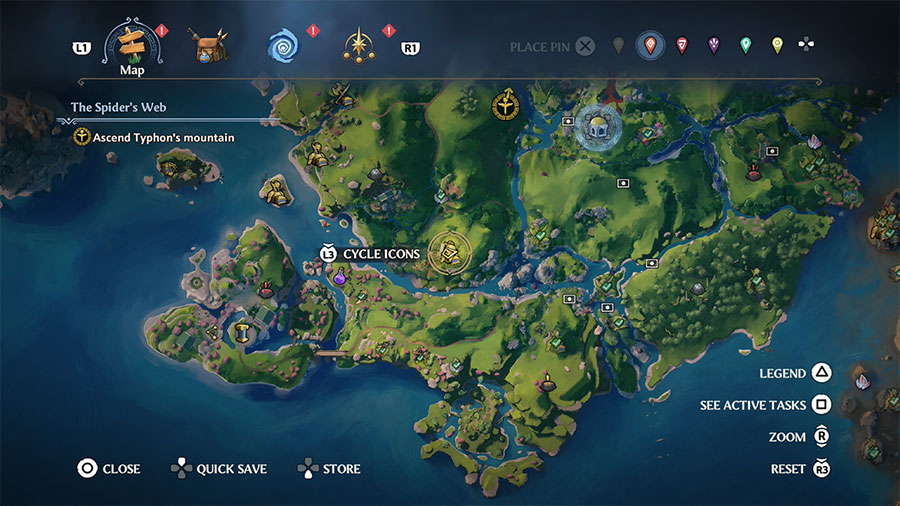The image size is (900, 506).
Task: Choose the red map pin
Action: click(x=682, y=45)
